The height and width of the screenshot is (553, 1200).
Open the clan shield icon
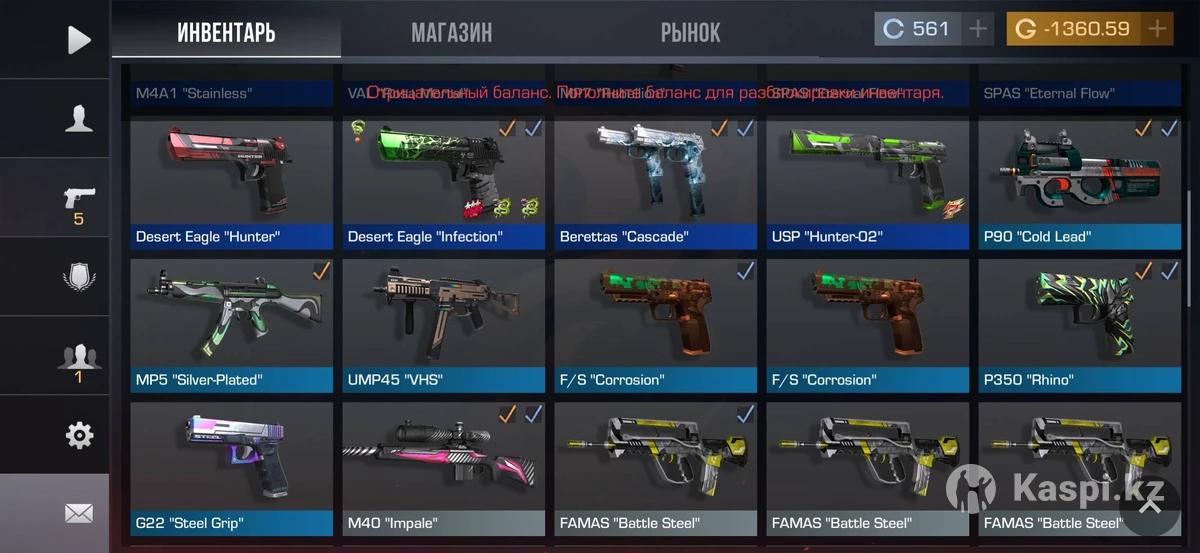(78, 277)
